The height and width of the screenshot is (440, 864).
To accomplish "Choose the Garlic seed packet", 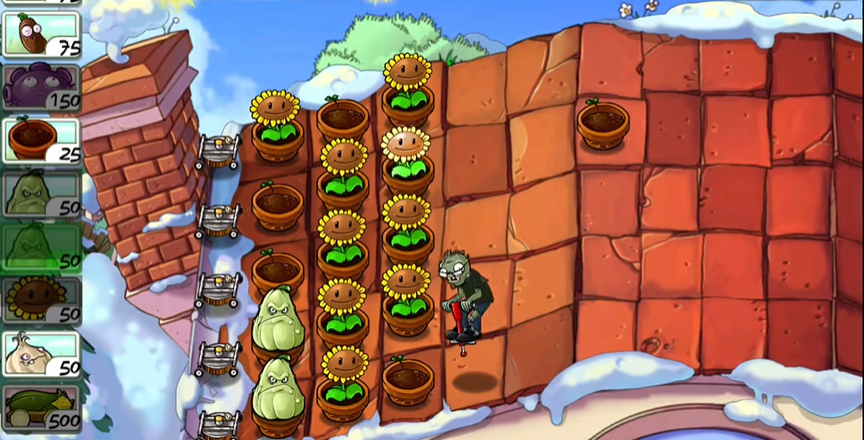I will [x=42, y=354].
